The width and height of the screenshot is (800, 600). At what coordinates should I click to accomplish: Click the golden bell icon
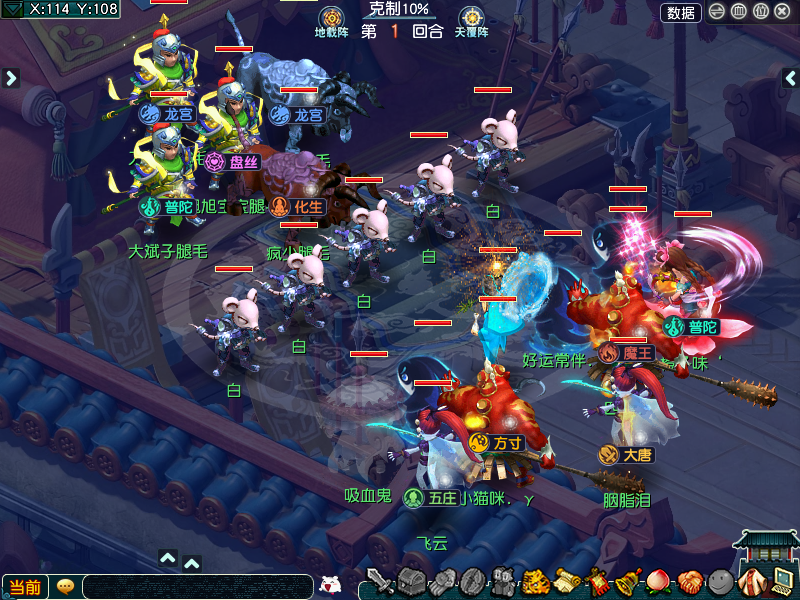tap(628, 581)
